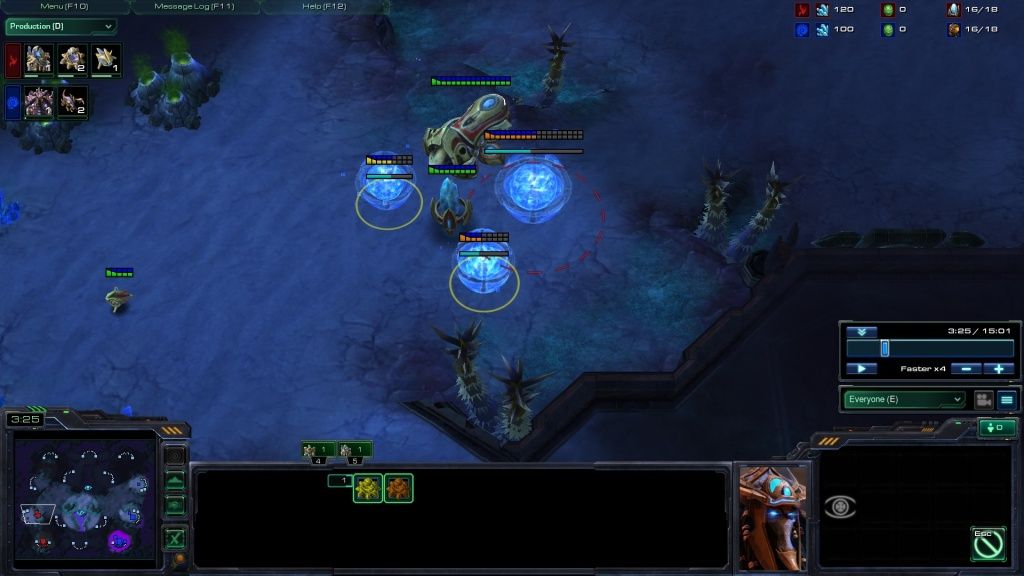Expand the Production (D) dropdown
This screenshot has width=1024, height=576.
coord(61,26)
